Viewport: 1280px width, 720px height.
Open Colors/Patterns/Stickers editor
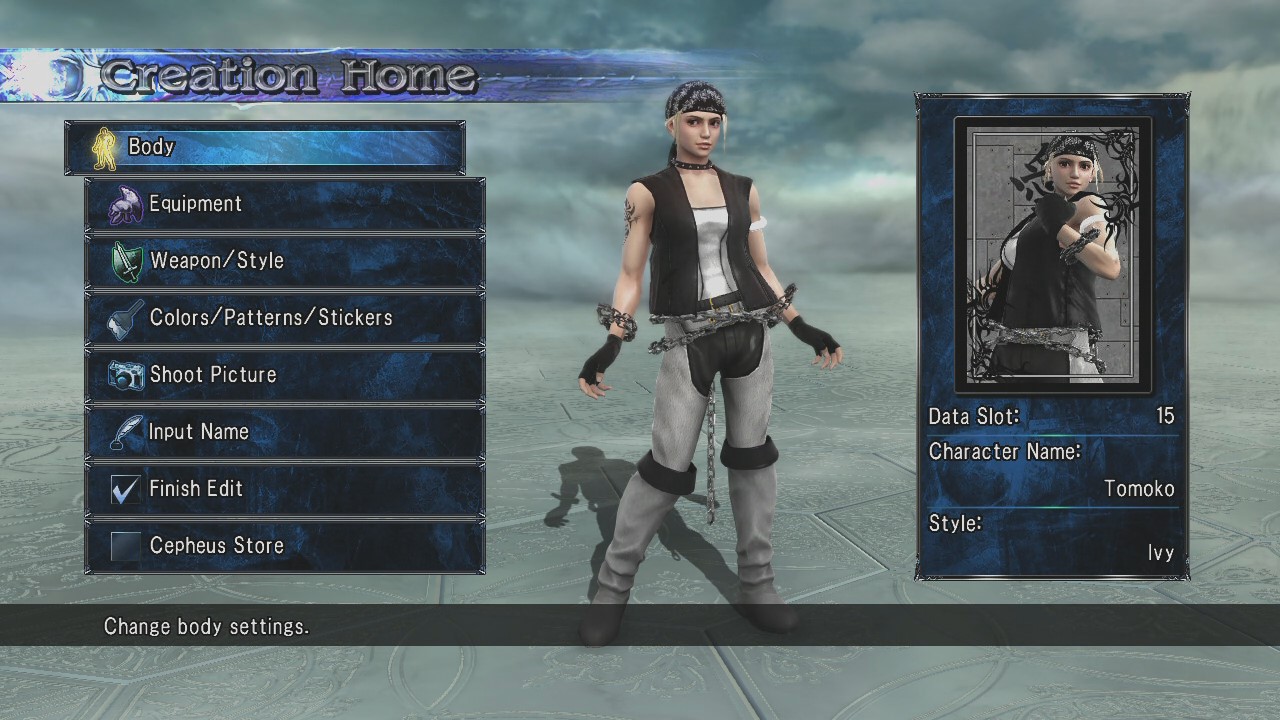coord(285,318)
